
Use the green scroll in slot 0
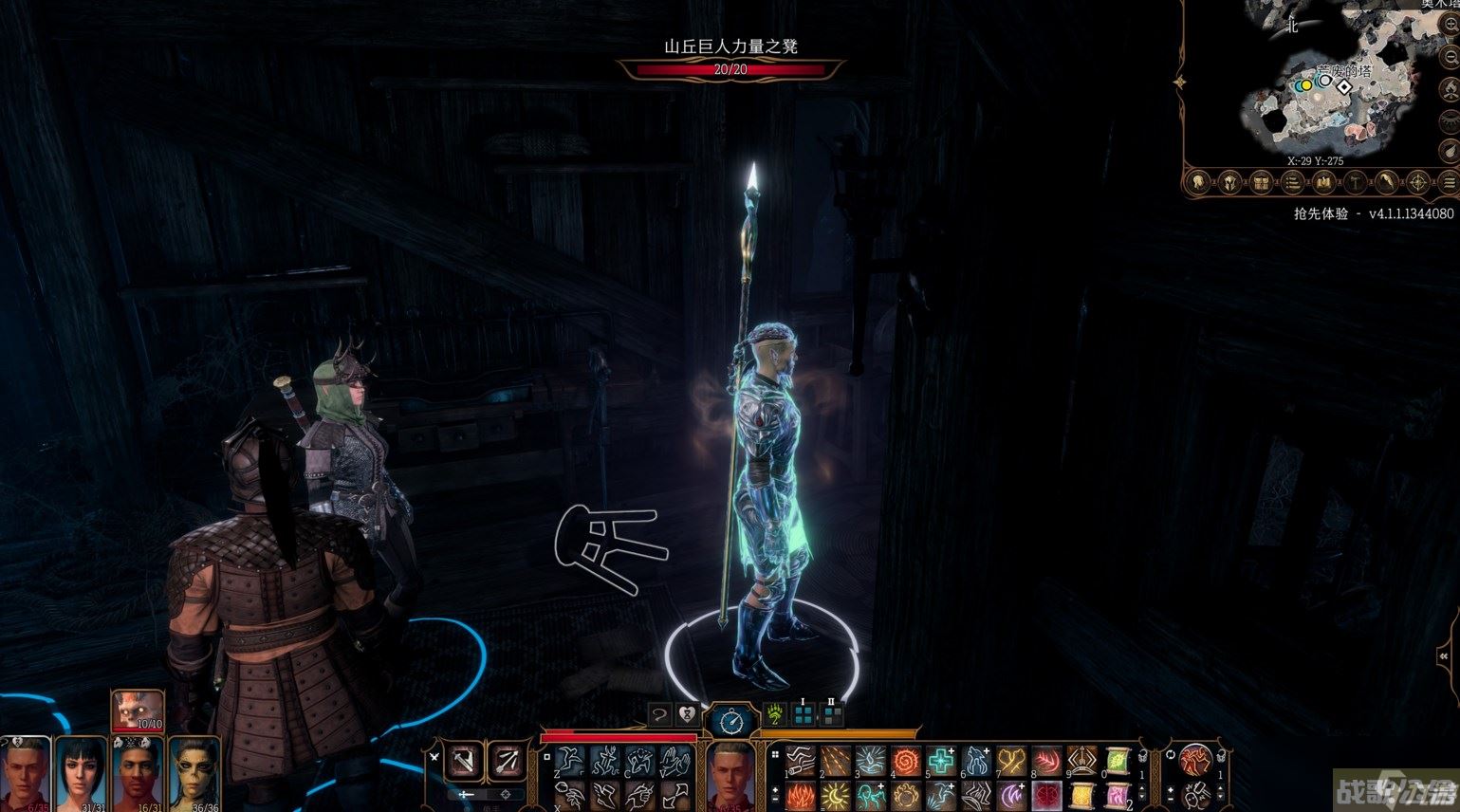(1117, 761)
